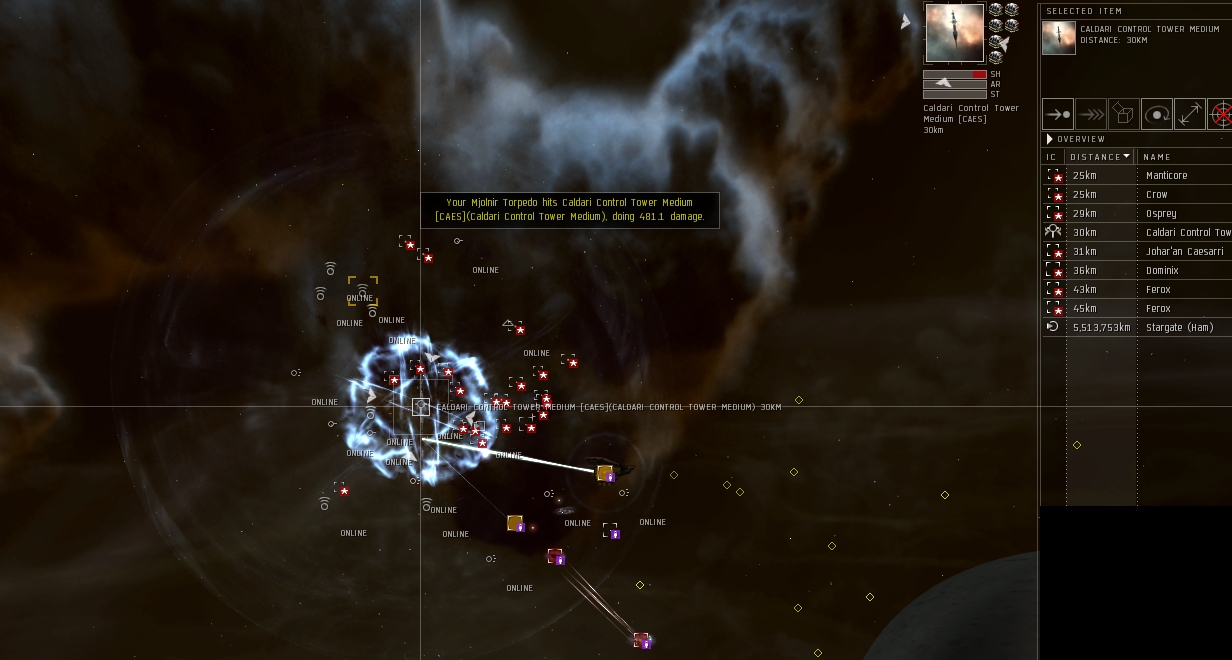This screenshot has width=1232, height=660.
Task: Click the red crosshair unlock target button
Action: click(1220, 114)
